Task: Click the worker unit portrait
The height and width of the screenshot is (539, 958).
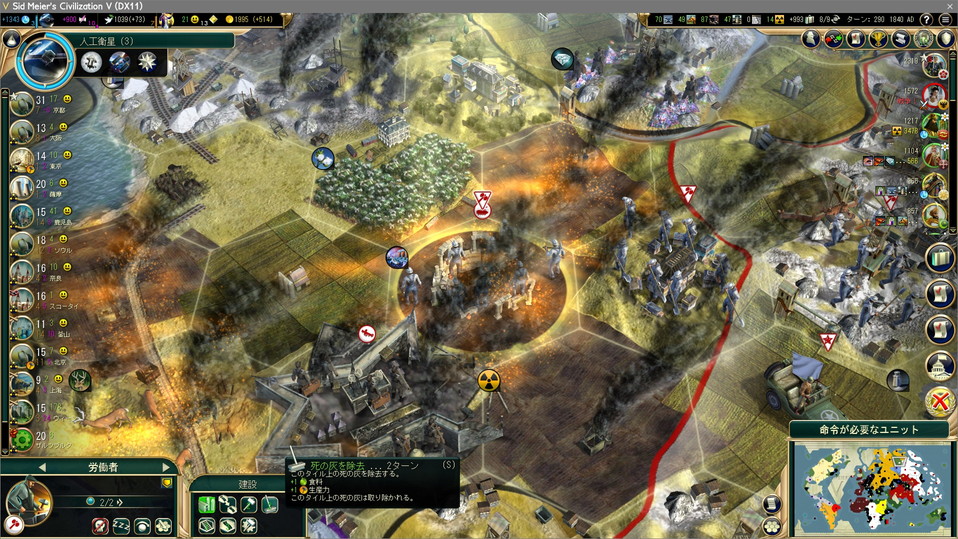Action: click(x=27, y=501)
